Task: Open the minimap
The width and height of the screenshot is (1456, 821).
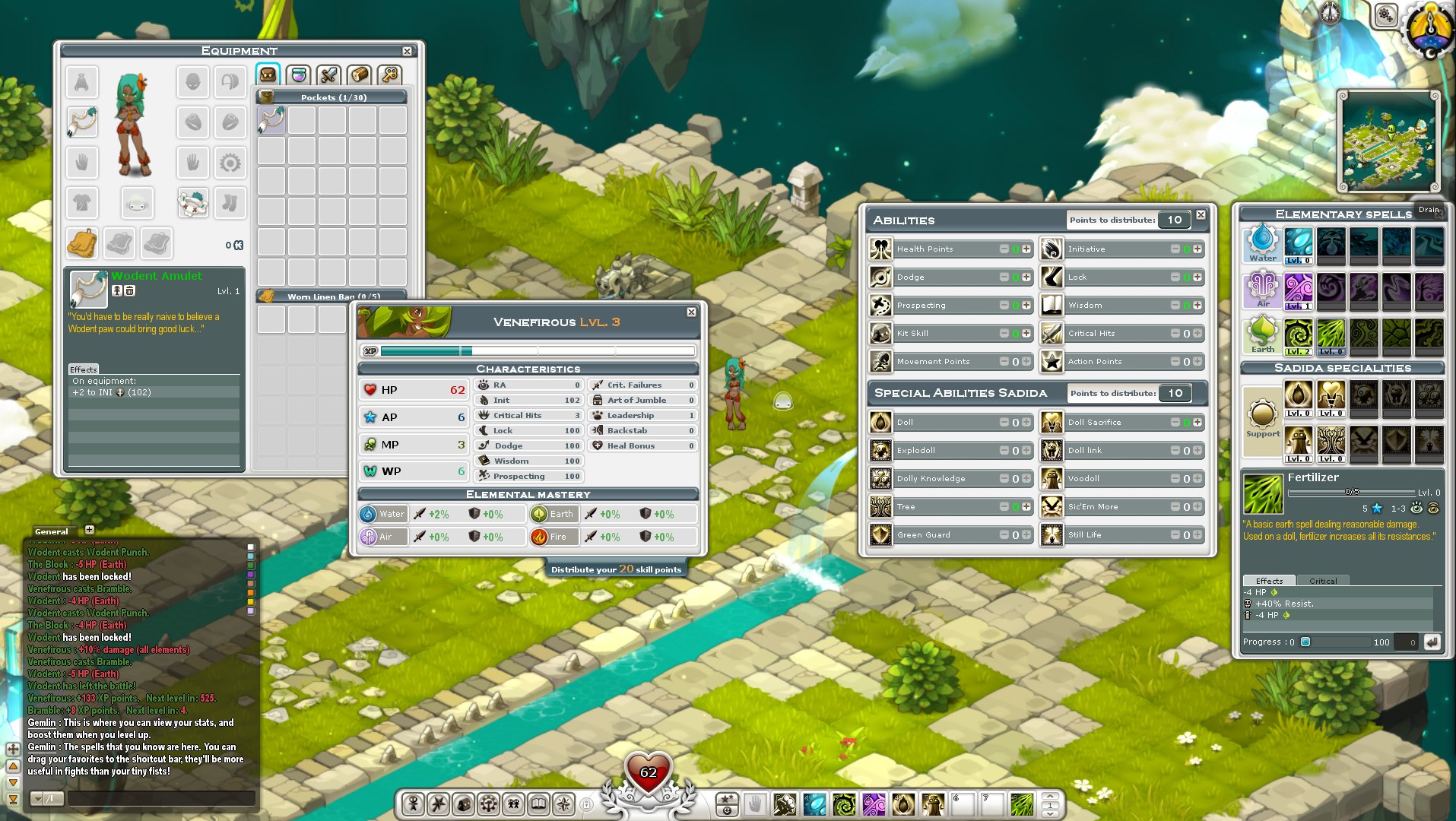Action: 1388,142
